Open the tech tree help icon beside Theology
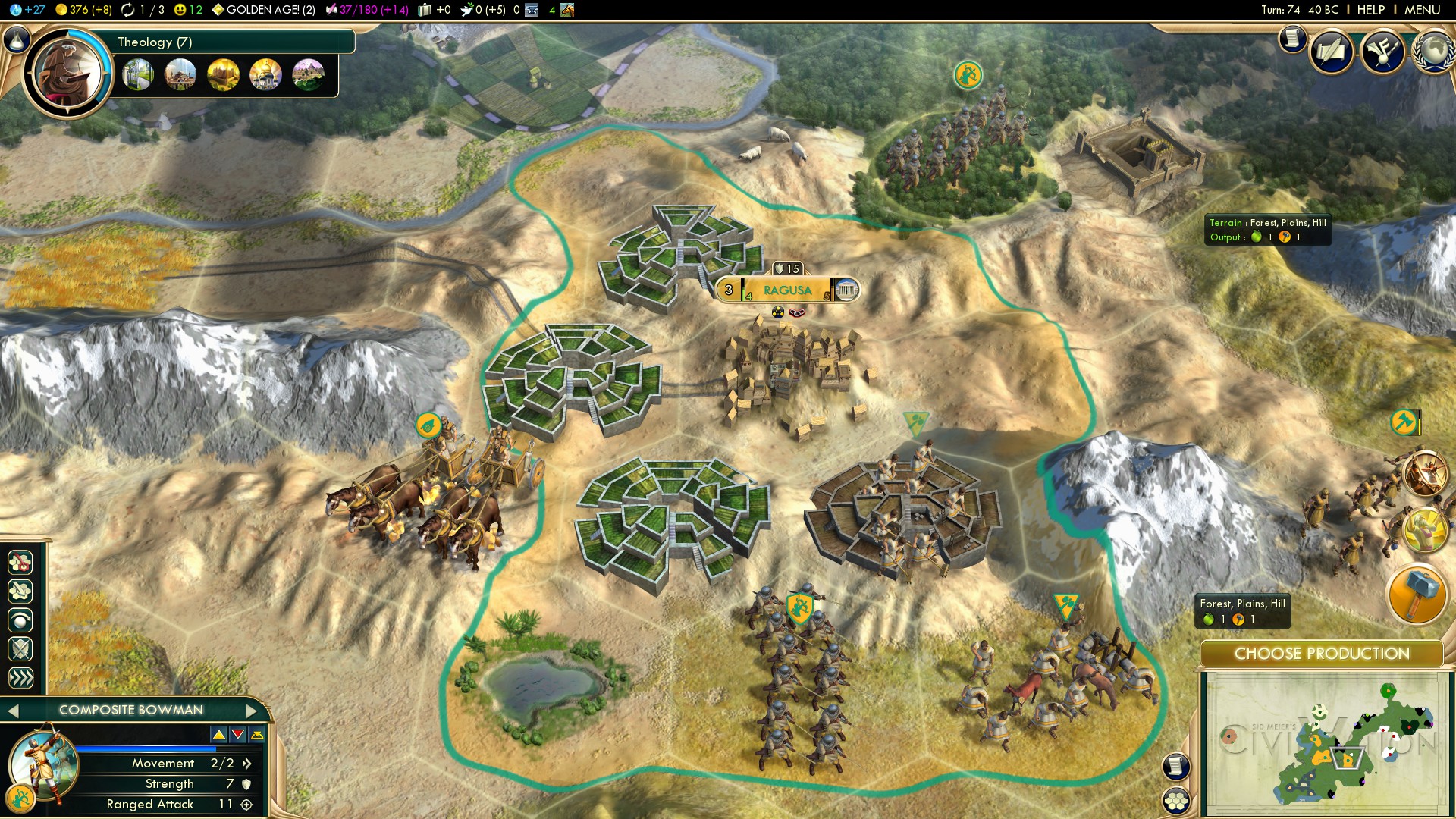Image resolution: width=1456 pixels, height=819 pixels. 17,39
